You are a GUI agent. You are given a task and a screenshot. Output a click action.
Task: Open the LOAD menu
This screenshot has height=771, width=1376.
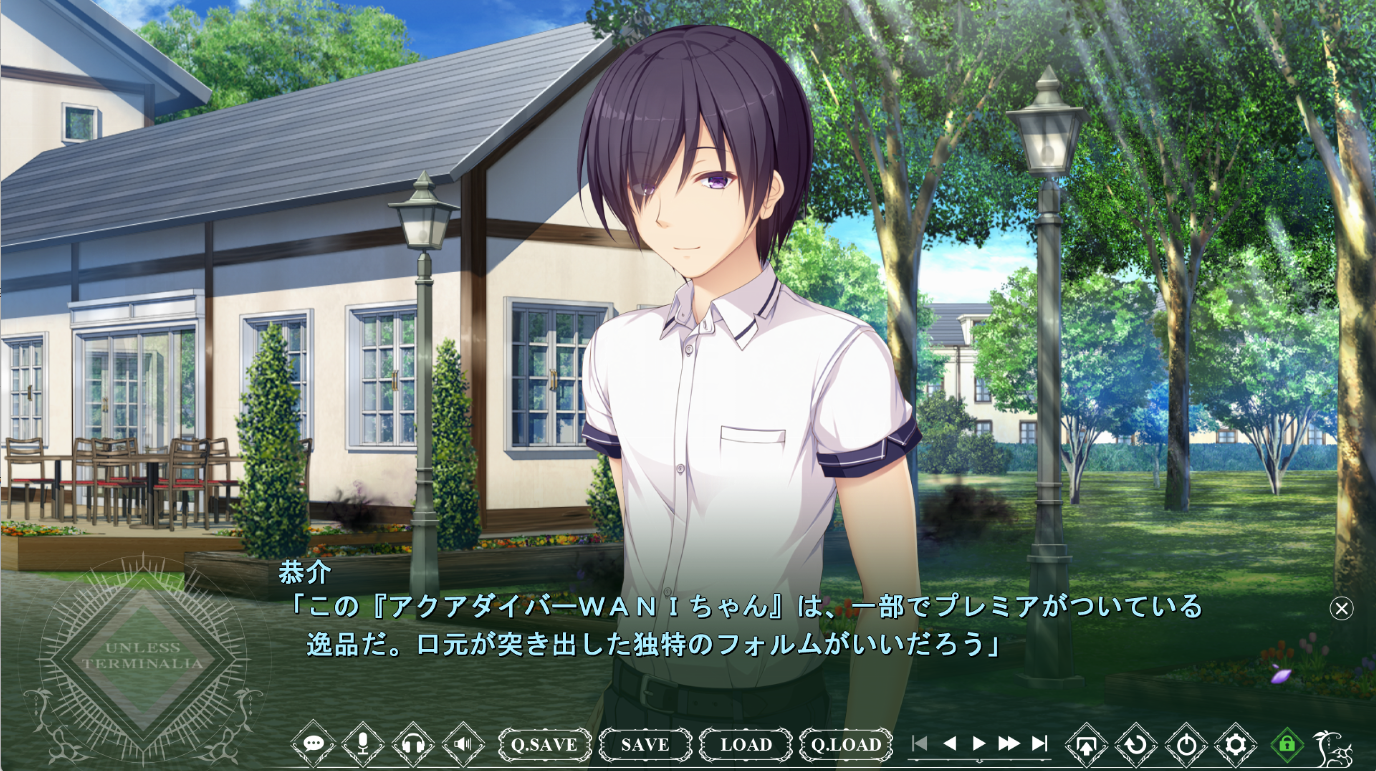(x=746, y=744)
